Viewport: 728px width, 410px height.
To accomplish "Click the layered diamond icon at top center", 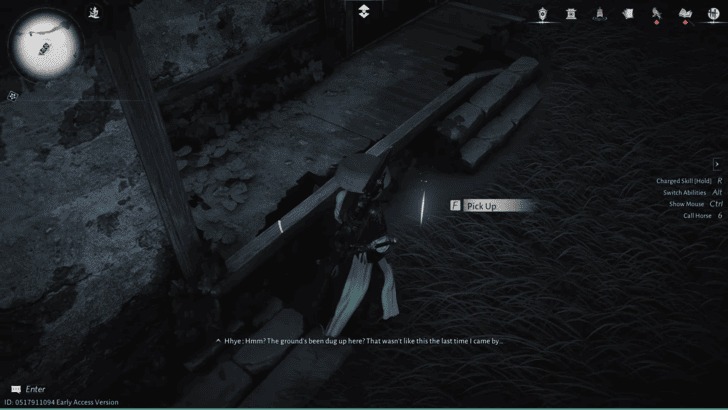I will point(364,10).
